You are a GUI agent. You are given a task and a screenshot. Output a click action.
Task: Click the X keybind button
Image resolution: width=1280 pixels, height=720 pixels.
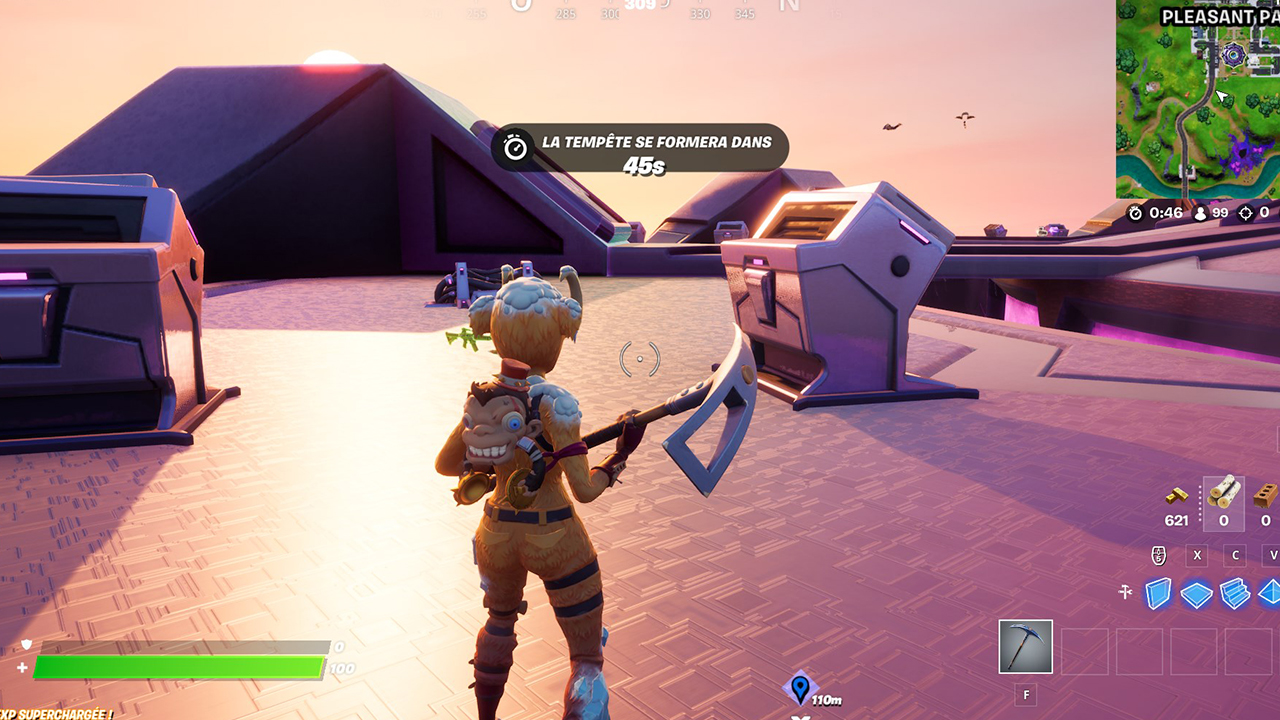point(1196,555)
